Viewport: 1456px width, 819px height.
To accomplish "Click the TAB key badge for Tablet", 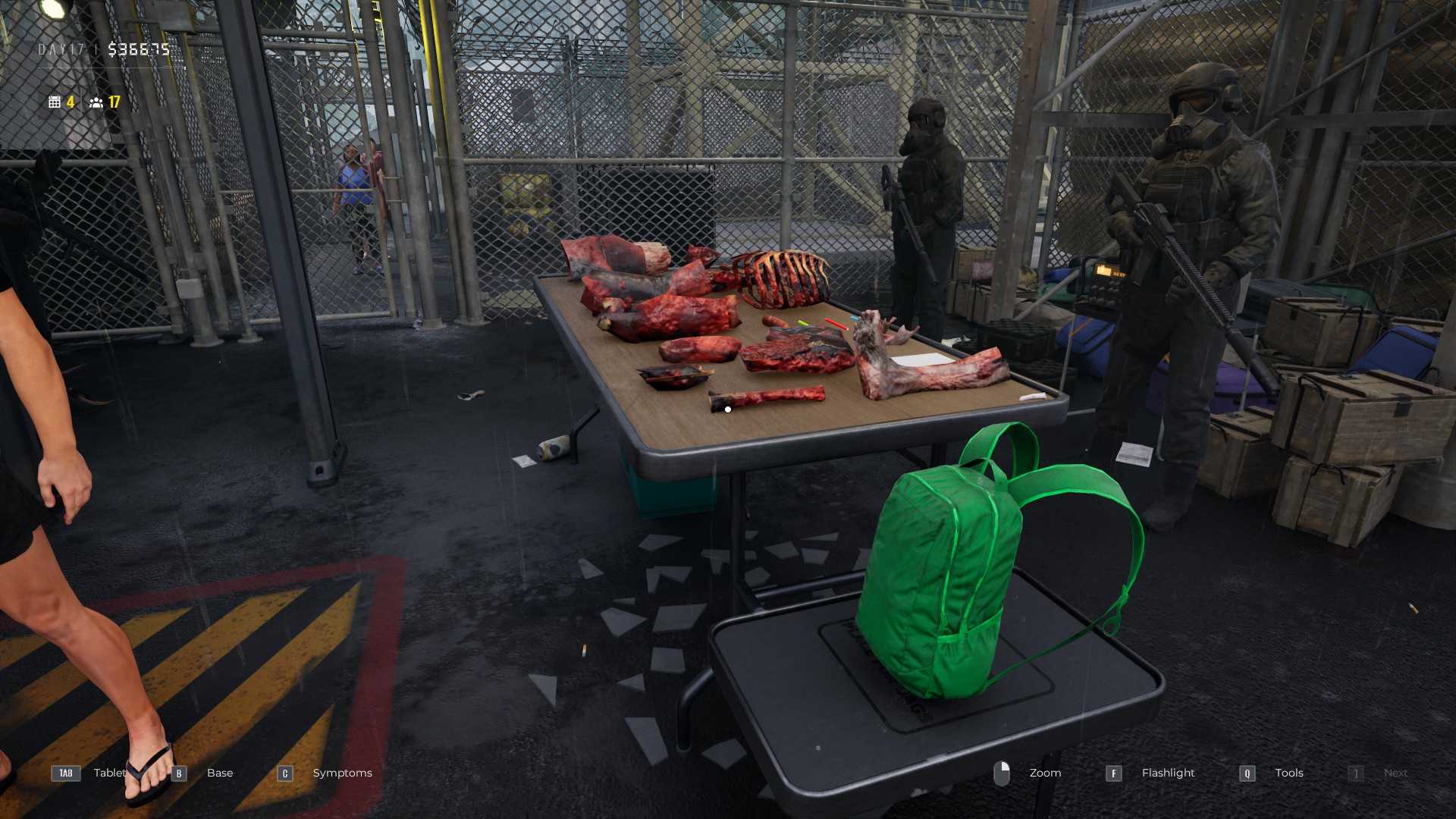I will (x=65, y=773).
